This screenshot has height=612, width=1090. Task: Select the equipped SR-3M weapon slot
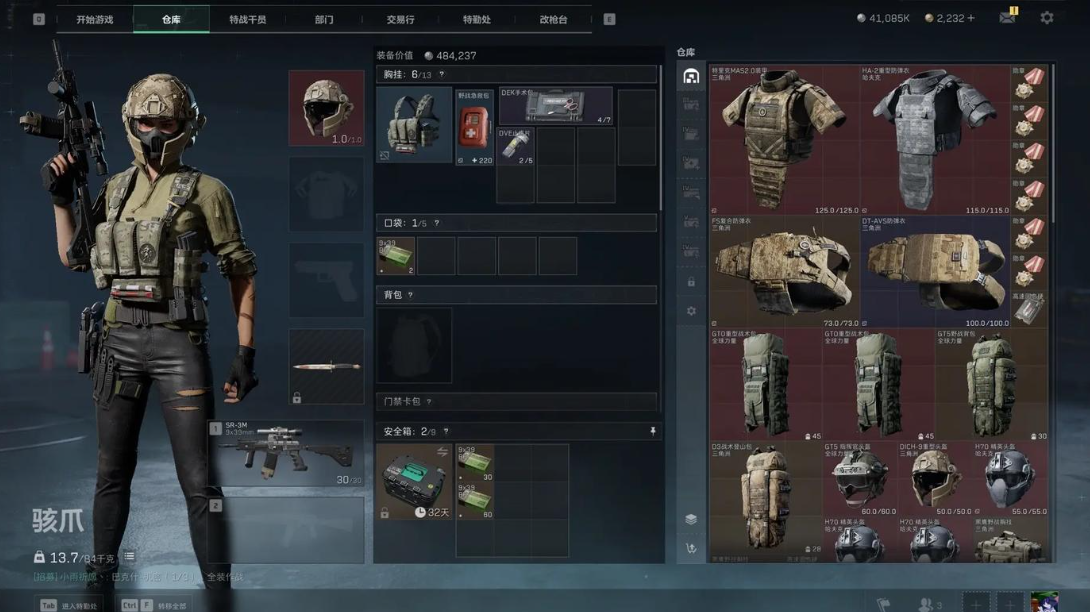pos(287,453)
